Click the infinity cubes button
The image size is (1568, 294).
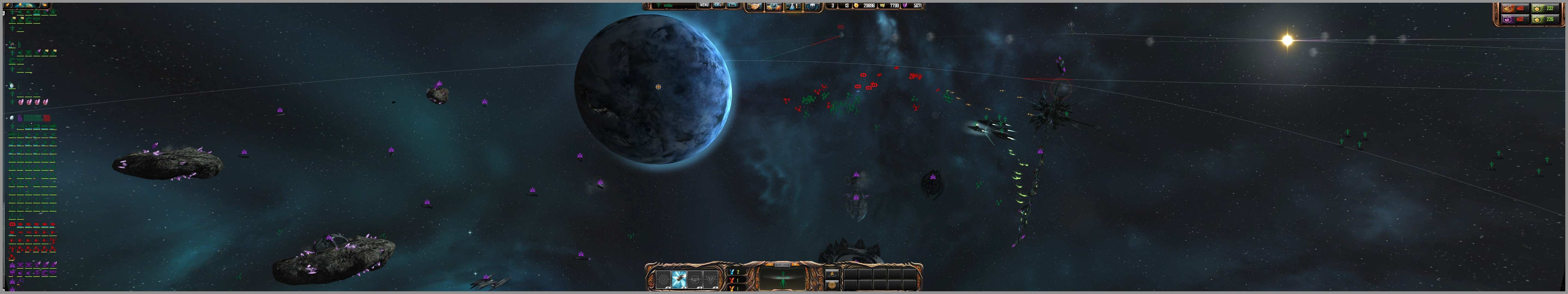832,273
